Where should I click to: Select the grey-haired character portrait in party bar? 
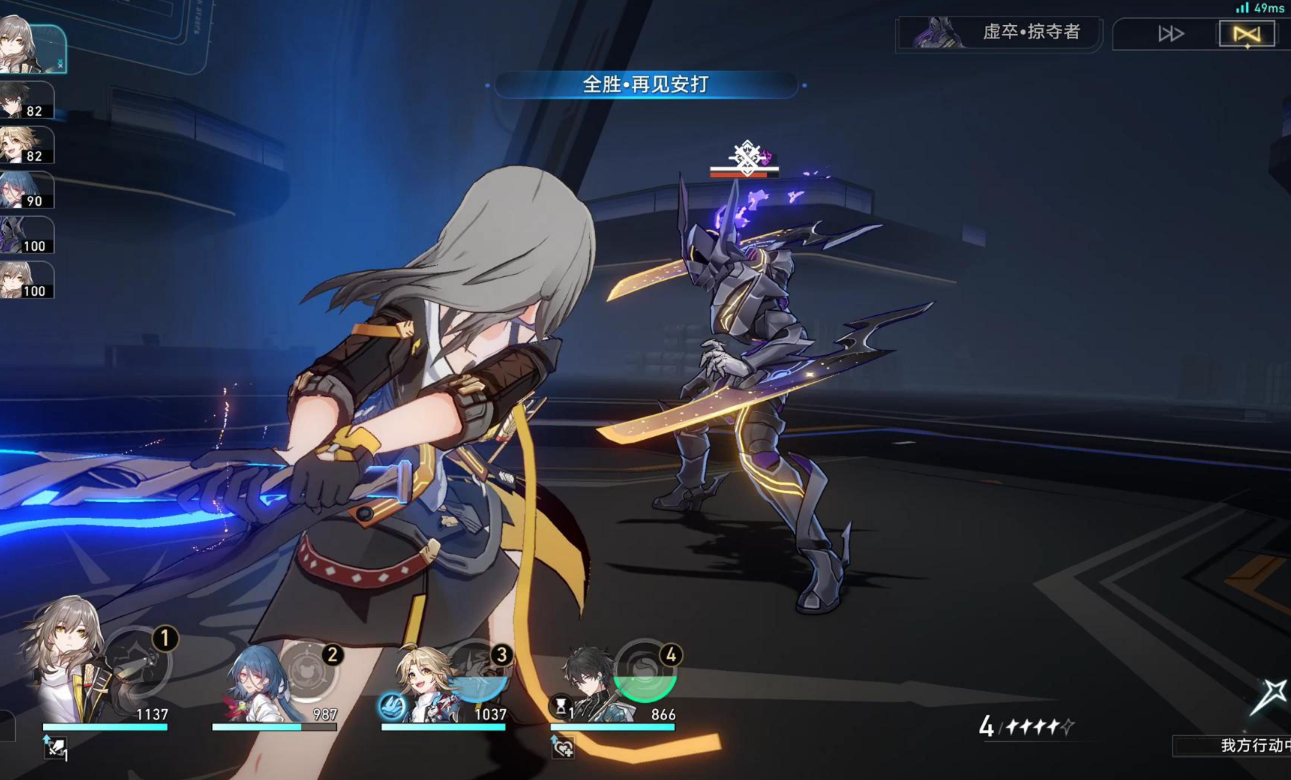click(x=70, y=660)
